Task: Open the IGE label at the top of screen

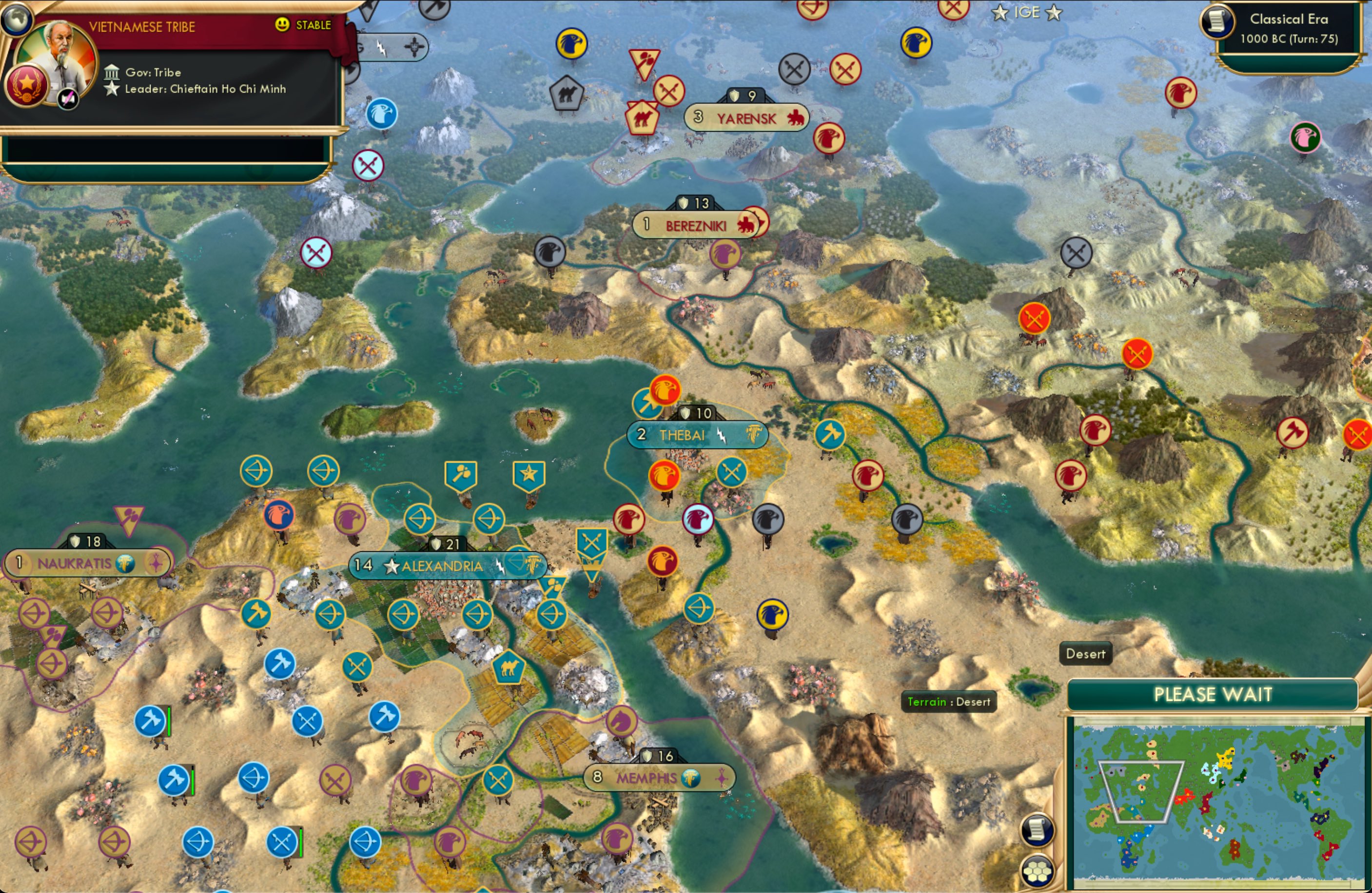Action: [1027, 12]
